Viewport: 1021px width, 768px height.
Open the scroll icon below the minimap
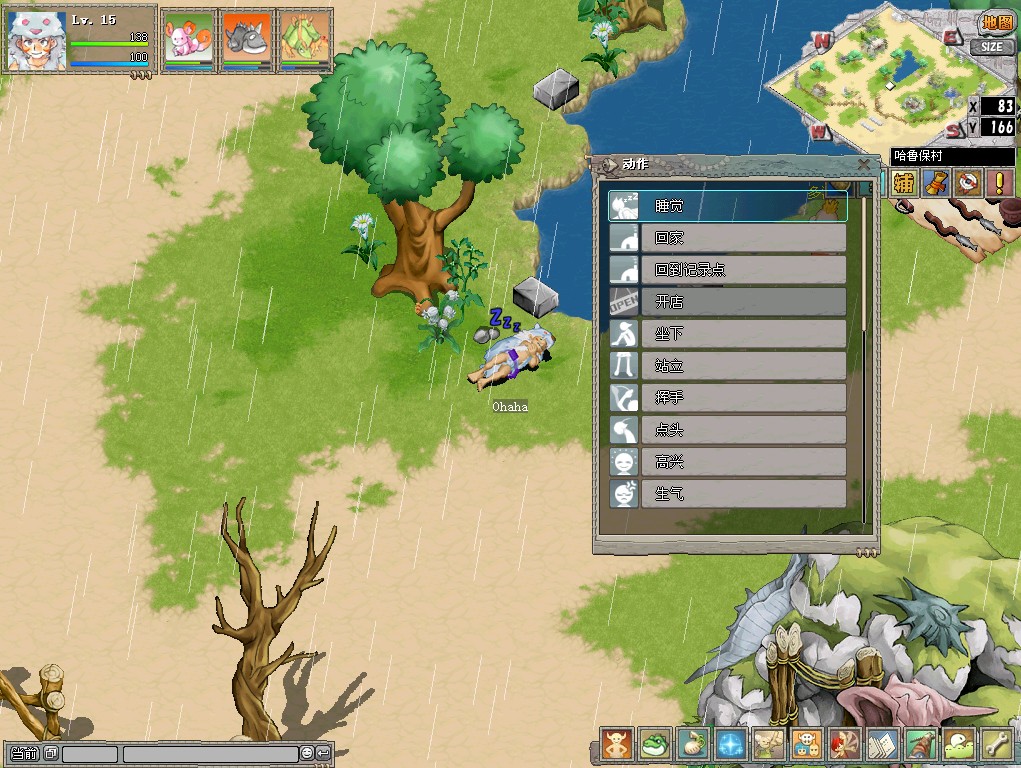[936, 182]
